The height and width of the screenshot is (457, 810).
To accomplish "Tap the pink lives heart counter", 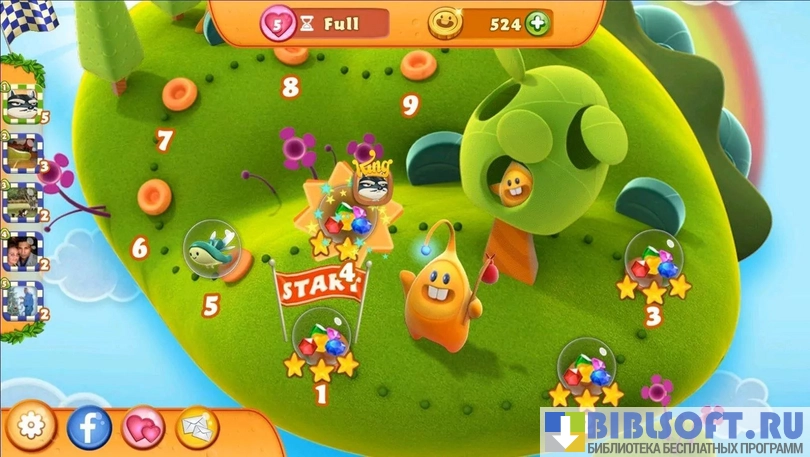I will pos(278,22).
